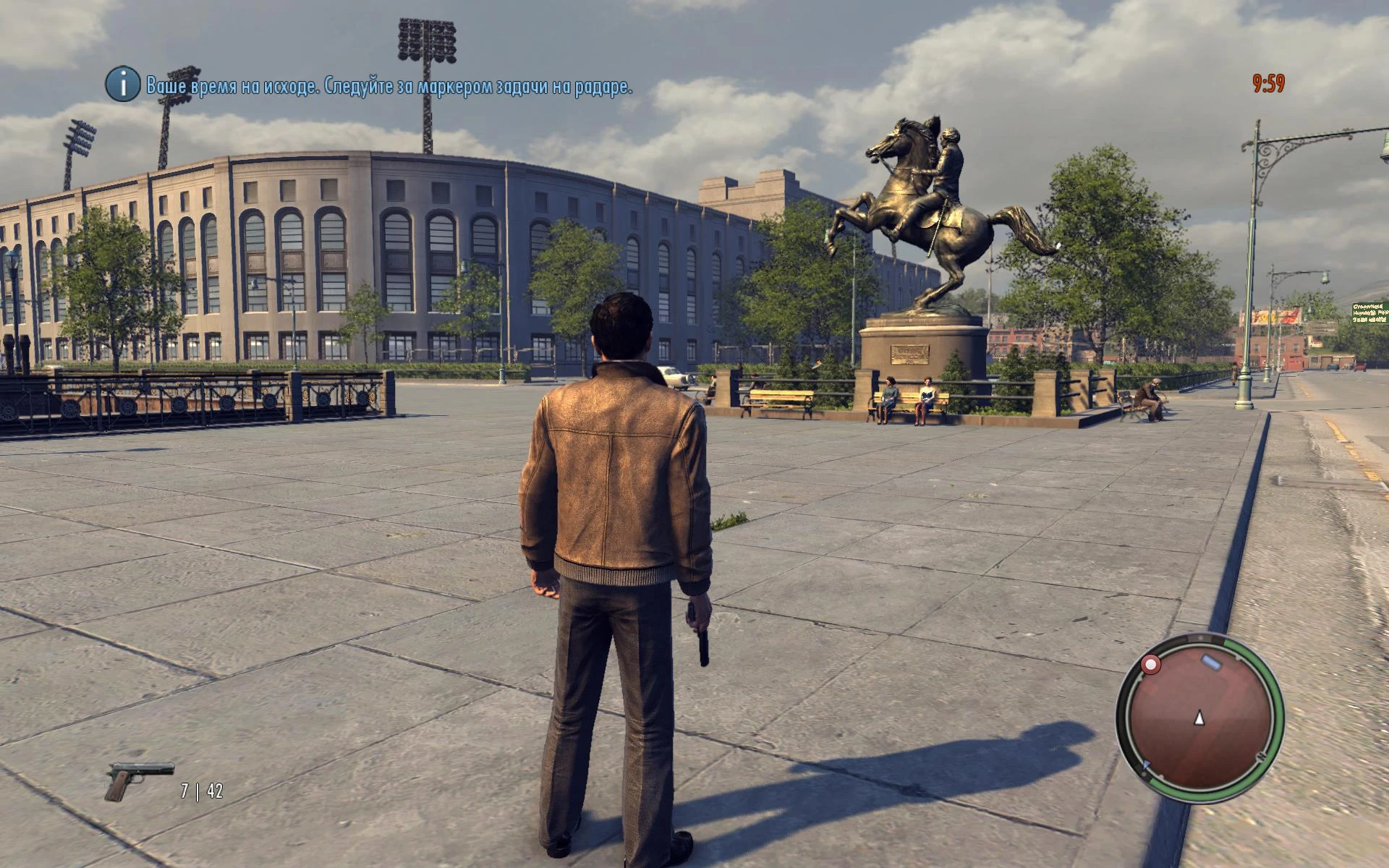Click the red mission marker on the minimap

tap(1150, 665)
